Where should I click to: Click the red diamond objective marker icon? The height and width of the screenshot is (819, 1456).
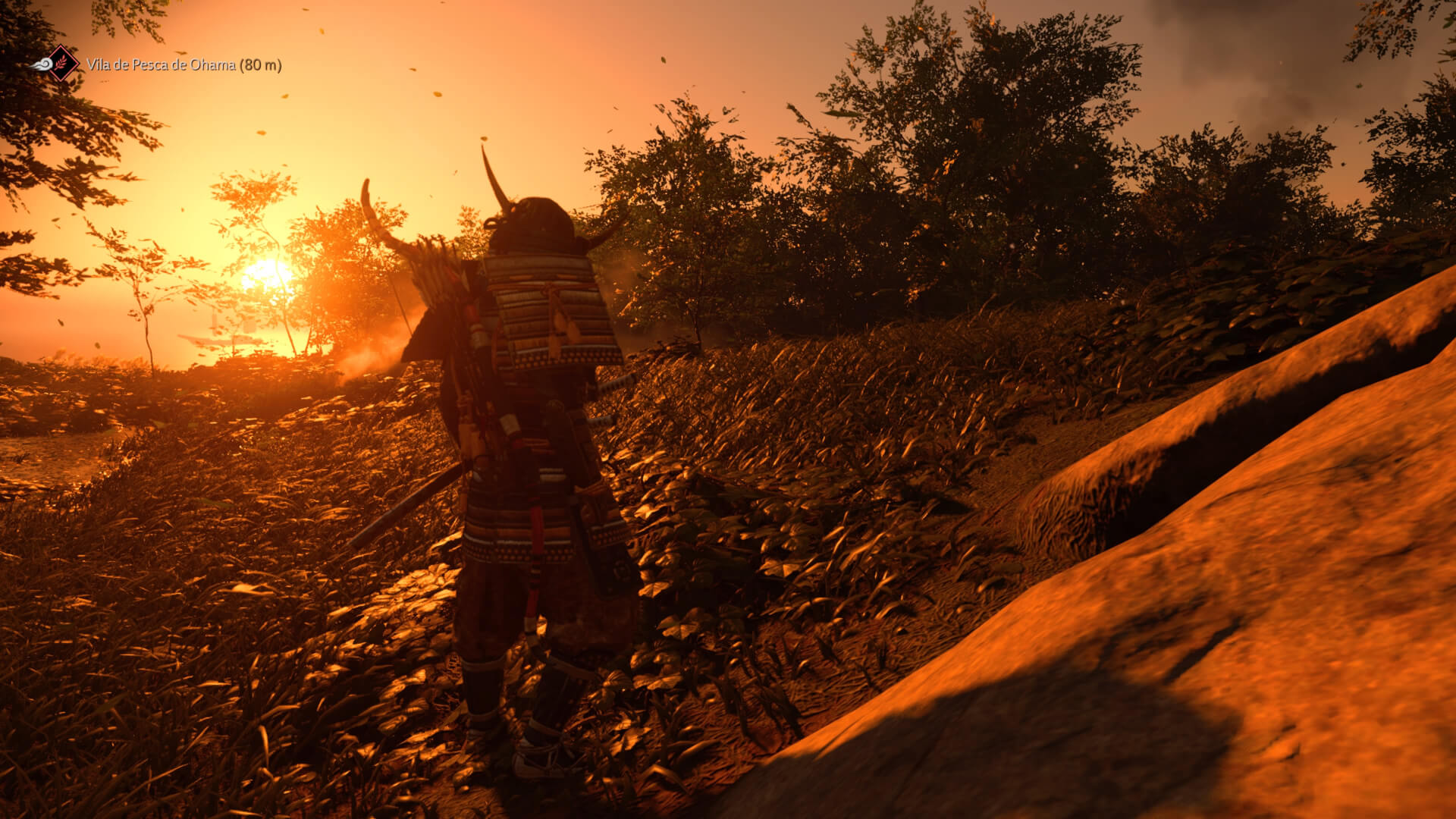62,64
